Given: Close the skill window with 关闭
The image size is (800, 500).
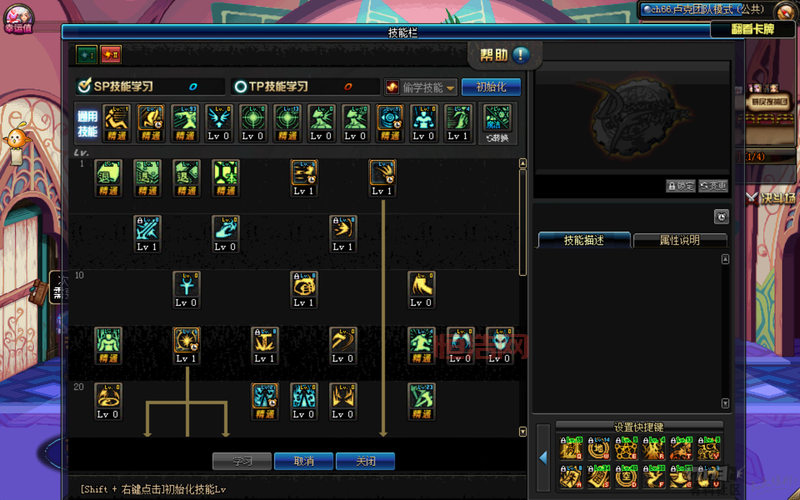Looking at the screenshot, I should point(365,461).
